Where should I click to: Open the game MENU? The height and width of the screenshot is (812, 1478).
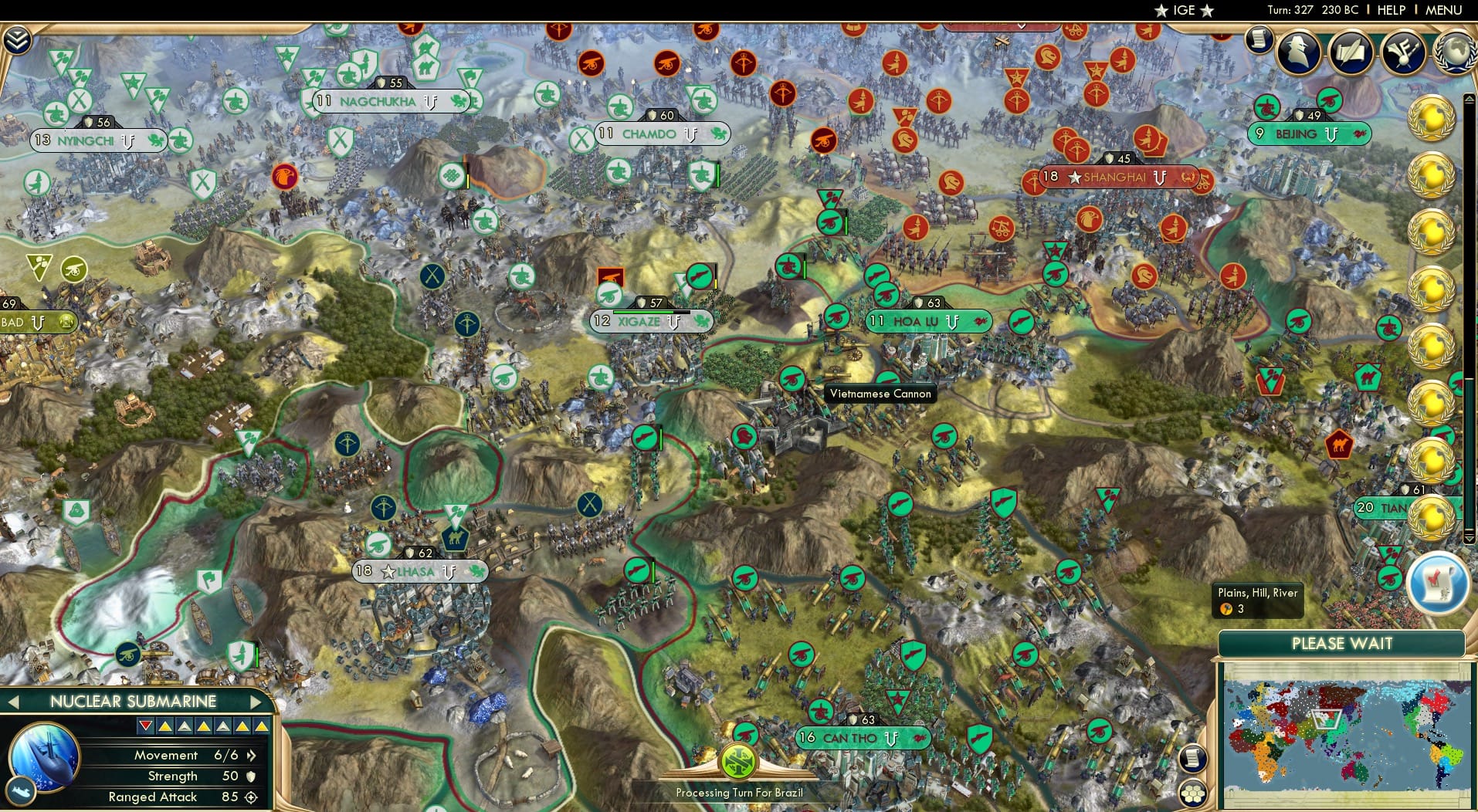pos(1444,10)
